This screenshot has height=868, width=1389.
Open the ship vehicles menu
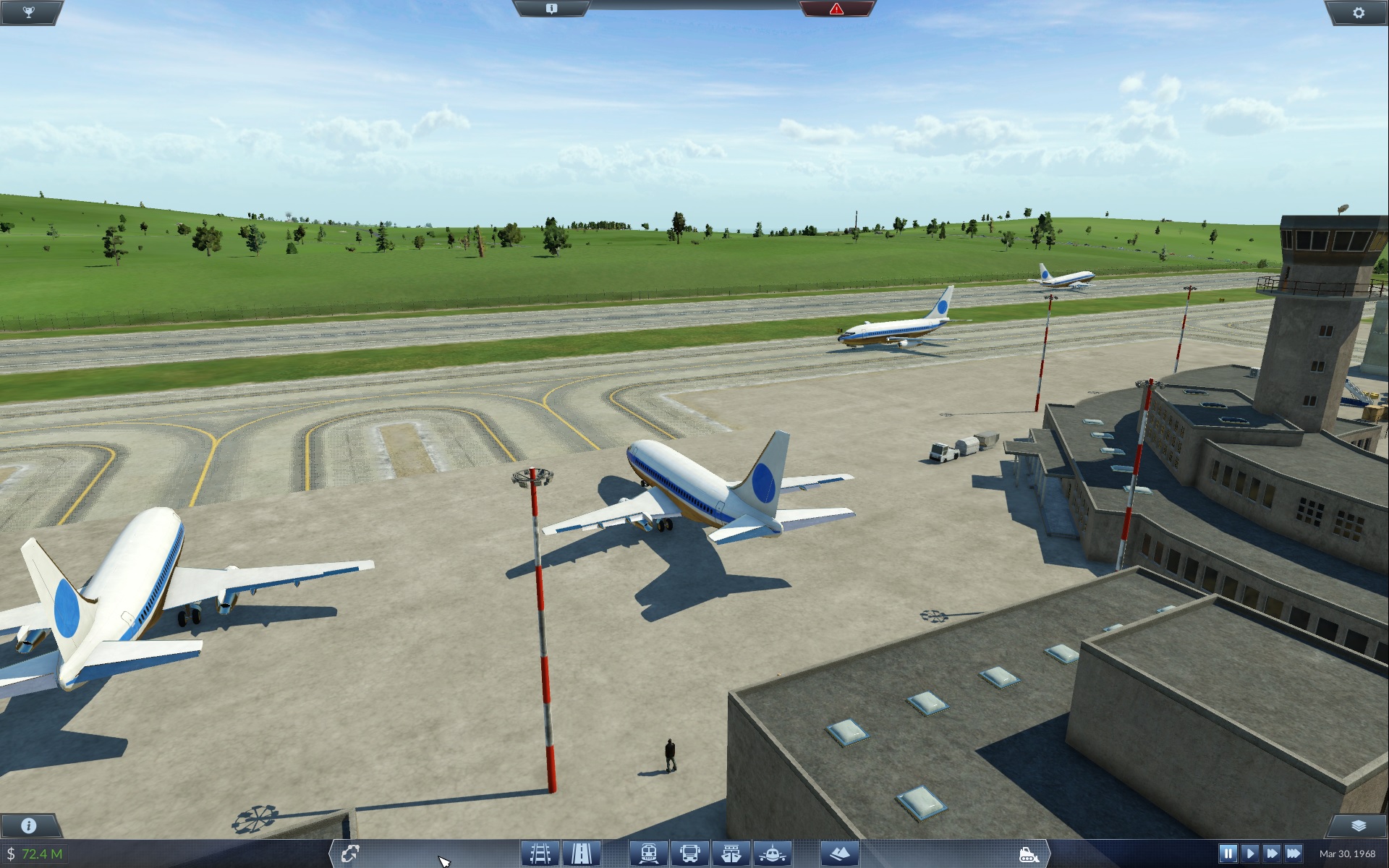point(731,854)
